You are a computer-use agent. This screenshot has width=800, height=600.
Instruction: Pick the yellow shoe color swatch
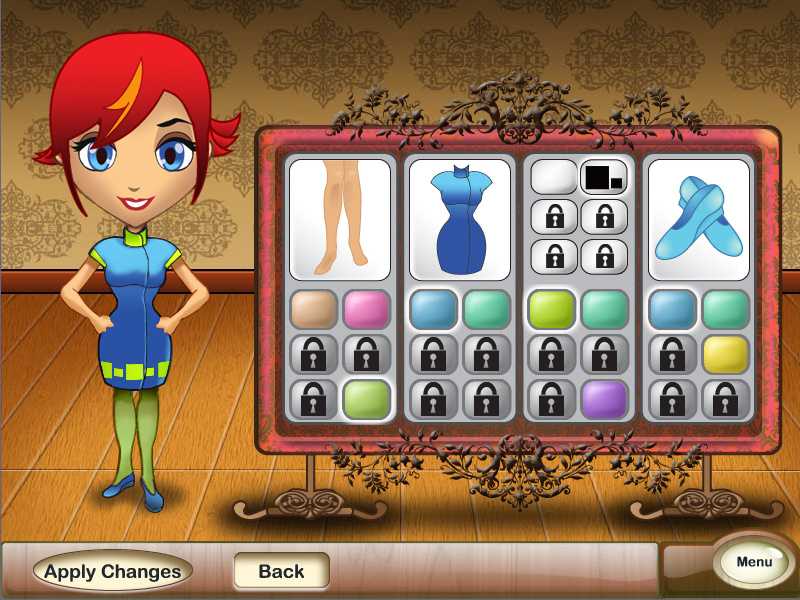(x=725, y=354)
